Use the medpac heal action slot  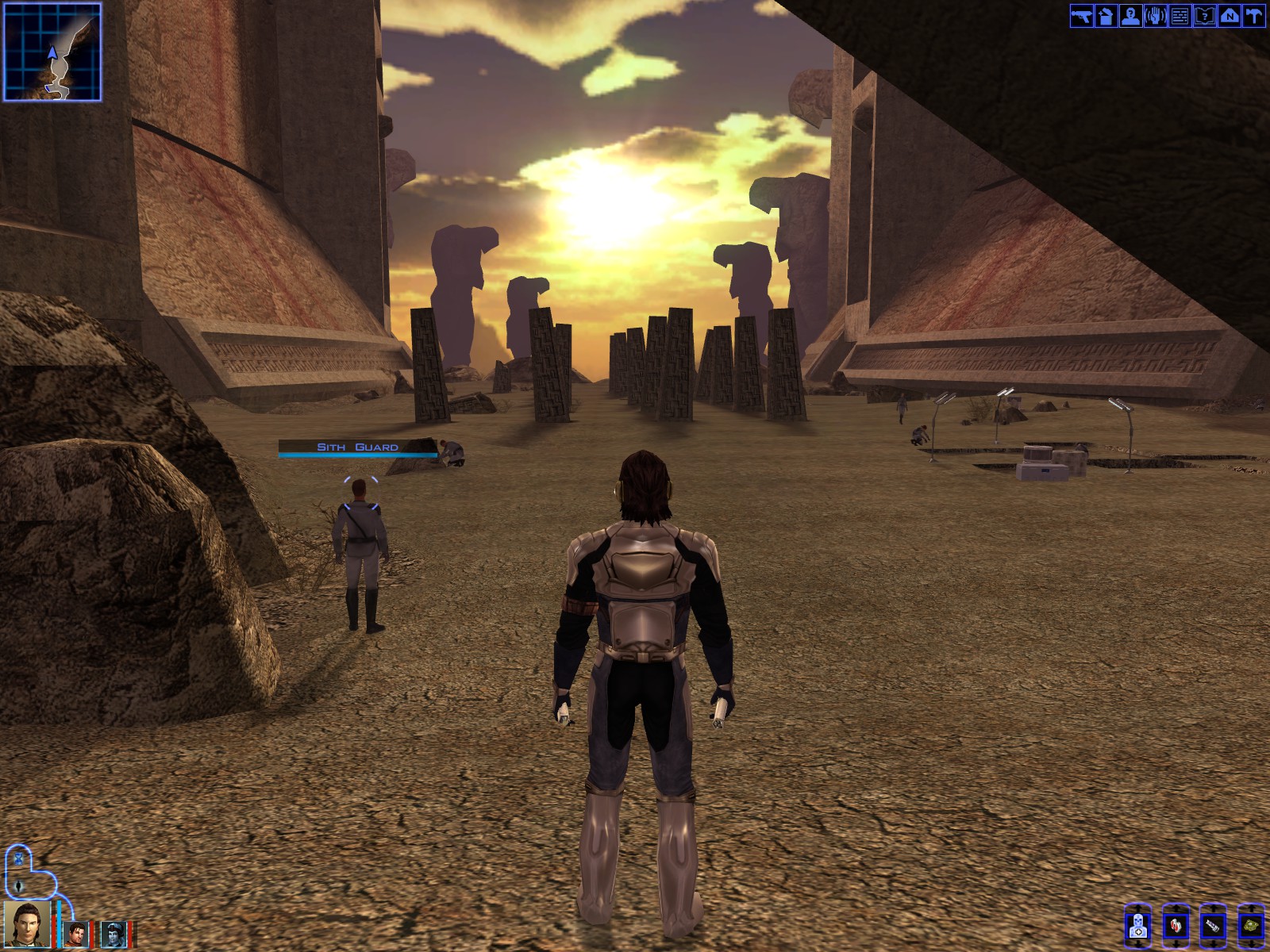click(x=1137, y=926)
